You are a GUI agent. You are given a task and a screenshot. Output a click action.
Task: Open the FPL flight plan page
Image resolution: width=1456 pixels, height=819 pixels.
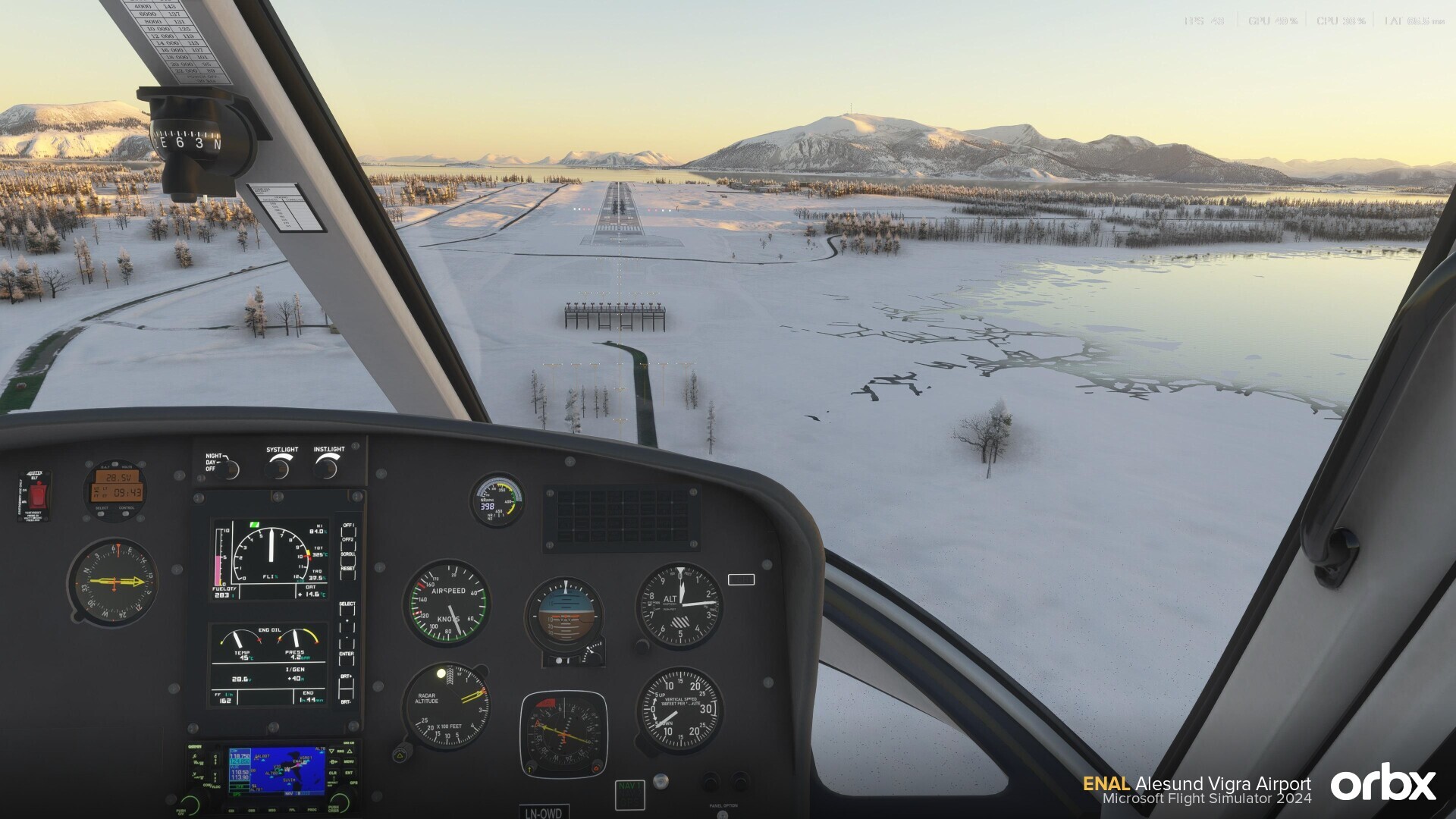point(293,810)
